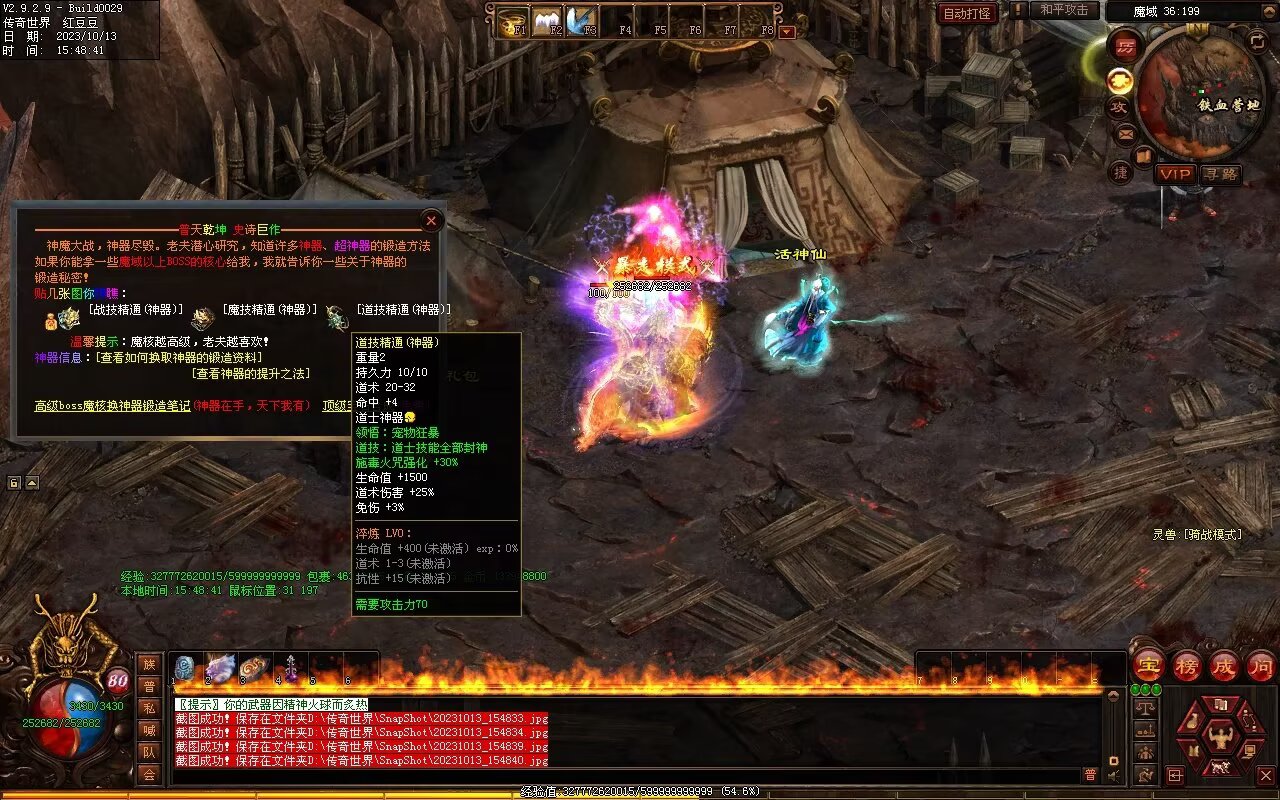Open the 成 achievements button
Screen dimensions: 1280x800
(x=1224, y=665)
